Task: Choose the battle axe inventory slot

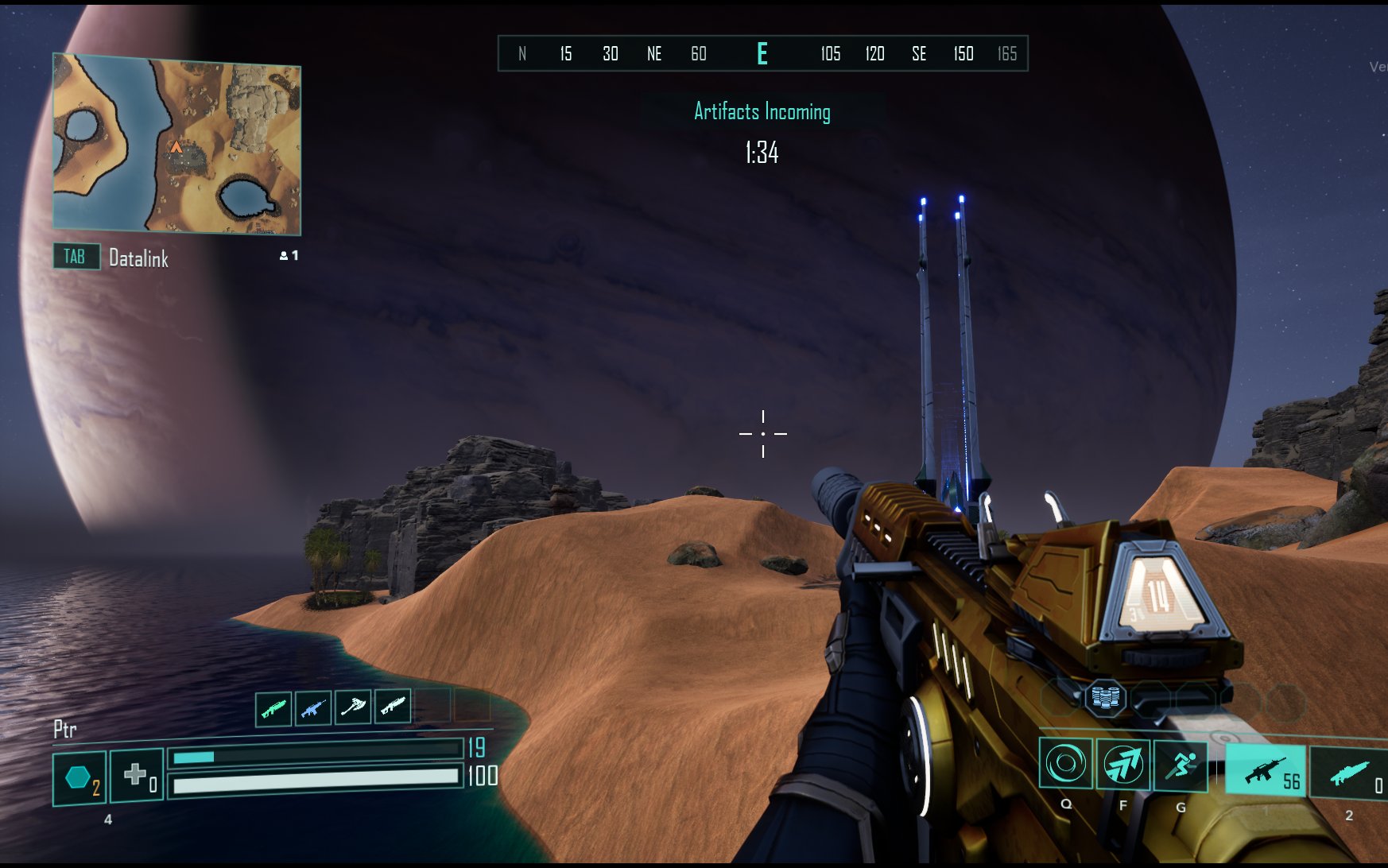Action: click(x=353, y=707)
